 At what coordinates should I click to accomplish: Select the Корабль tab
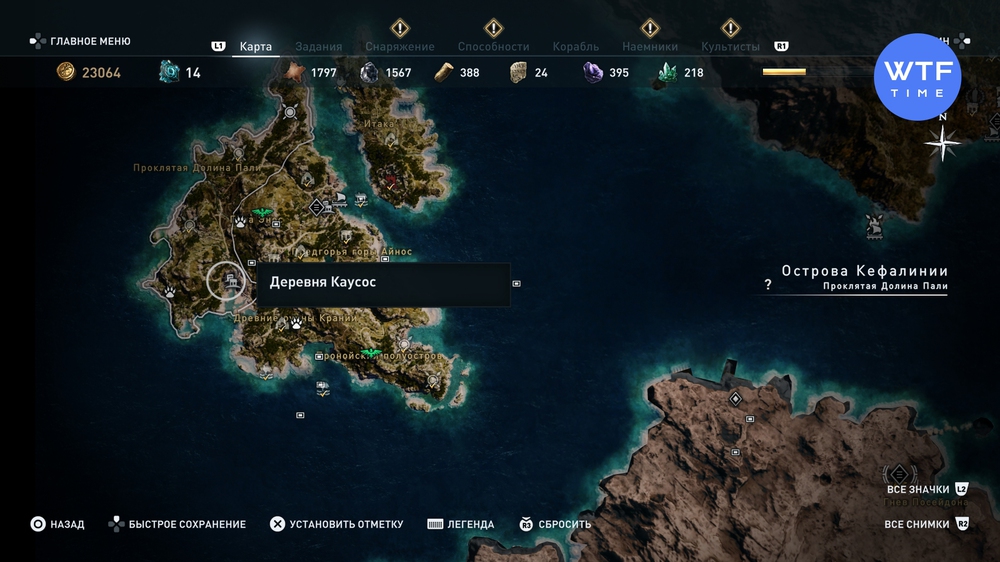tap(575, 47)
